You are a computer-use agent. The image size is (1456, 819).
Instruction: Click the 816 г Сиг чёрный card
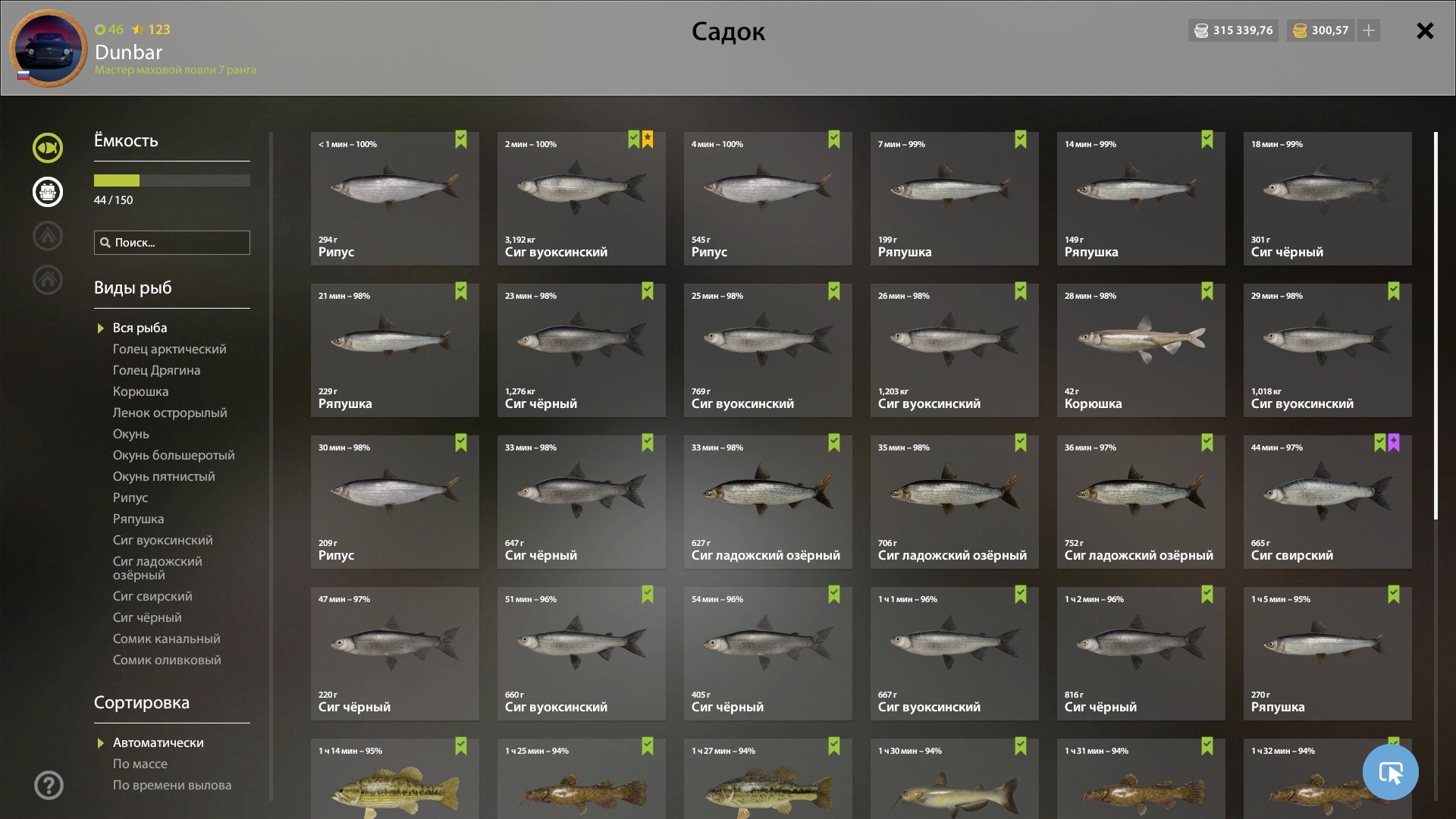tap(1141, 654)
